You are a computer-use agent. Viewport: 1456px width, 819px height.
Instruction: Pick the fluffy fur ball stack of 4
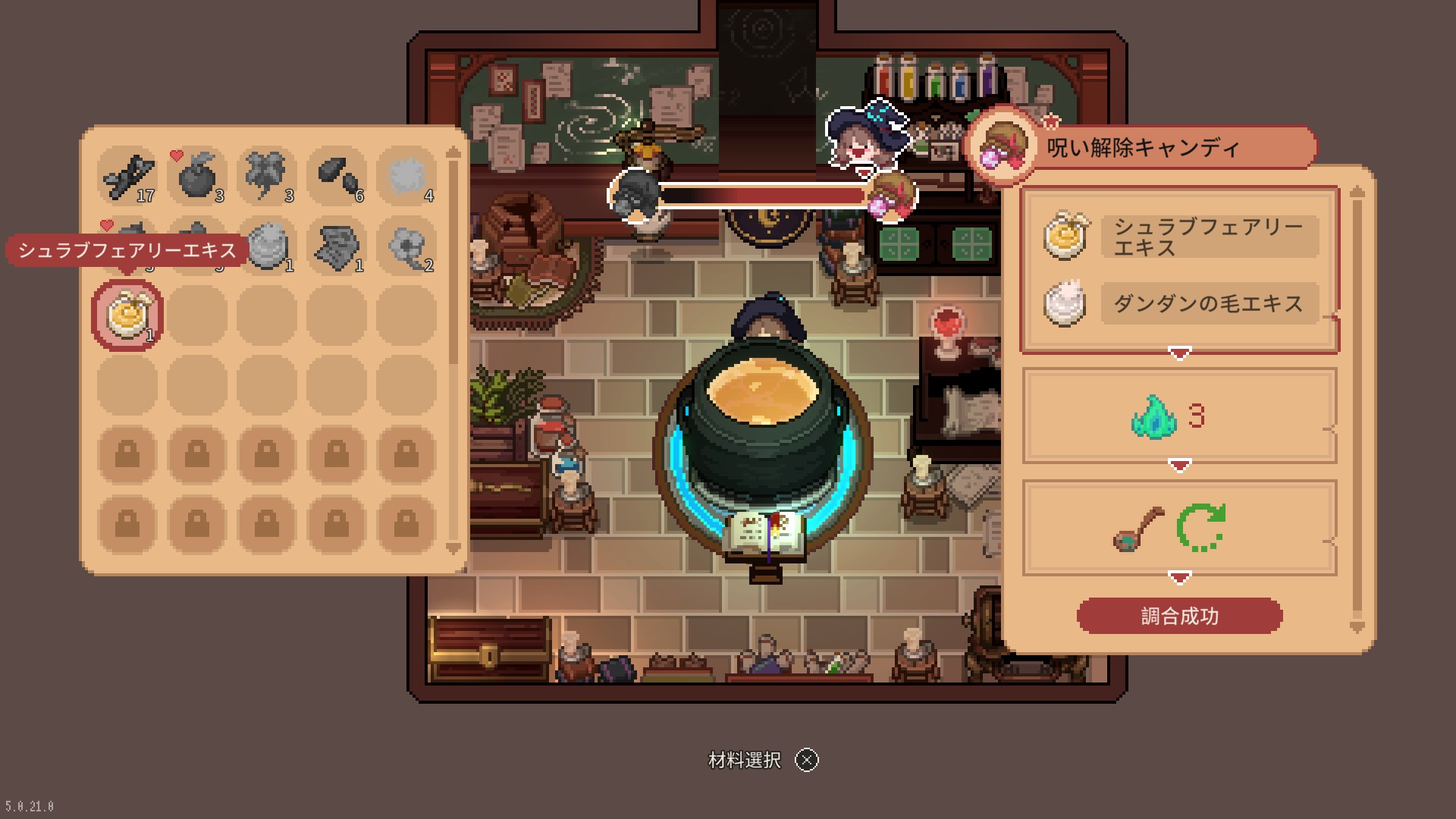[406, 176]
